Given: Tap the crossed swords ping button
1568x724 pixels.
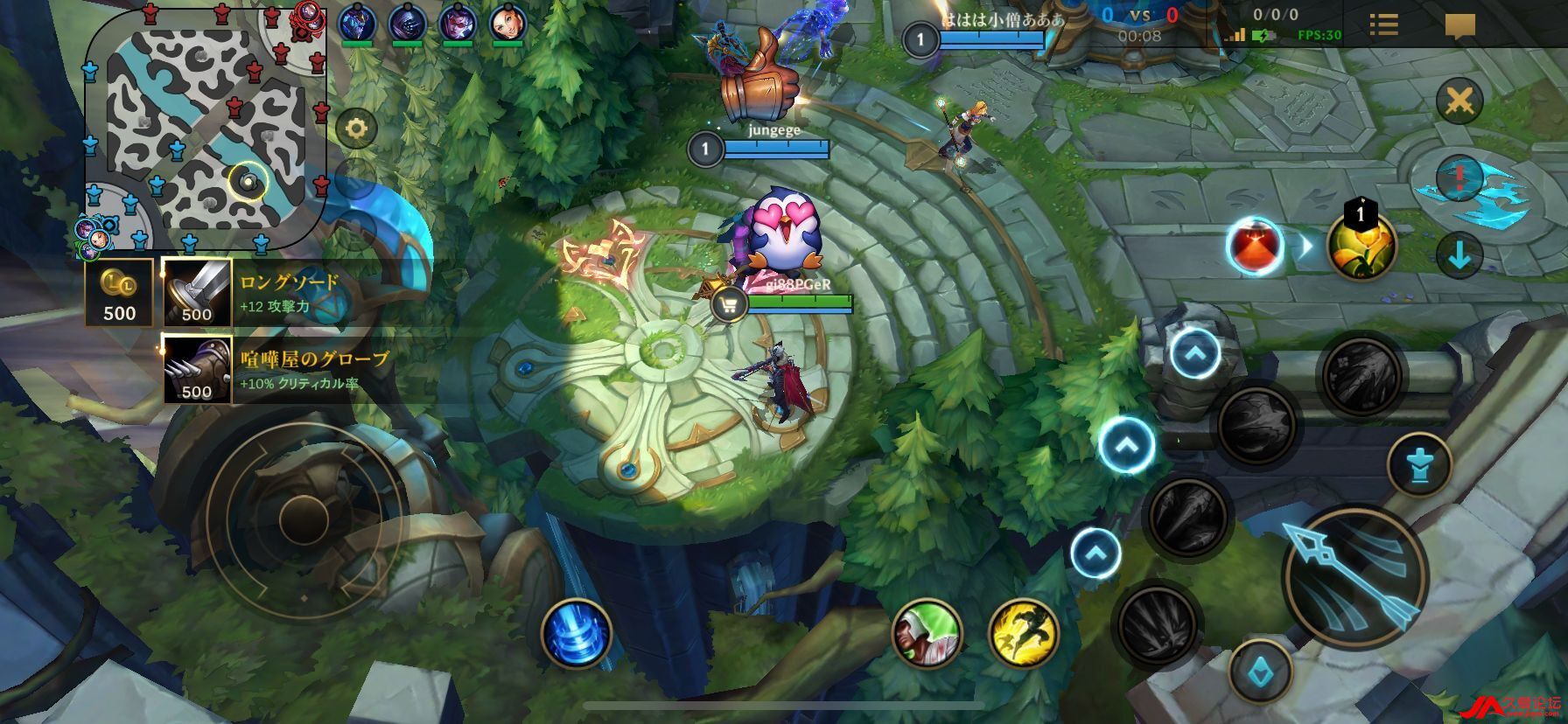Looking at the screenshot, I should click(1459, 101).
